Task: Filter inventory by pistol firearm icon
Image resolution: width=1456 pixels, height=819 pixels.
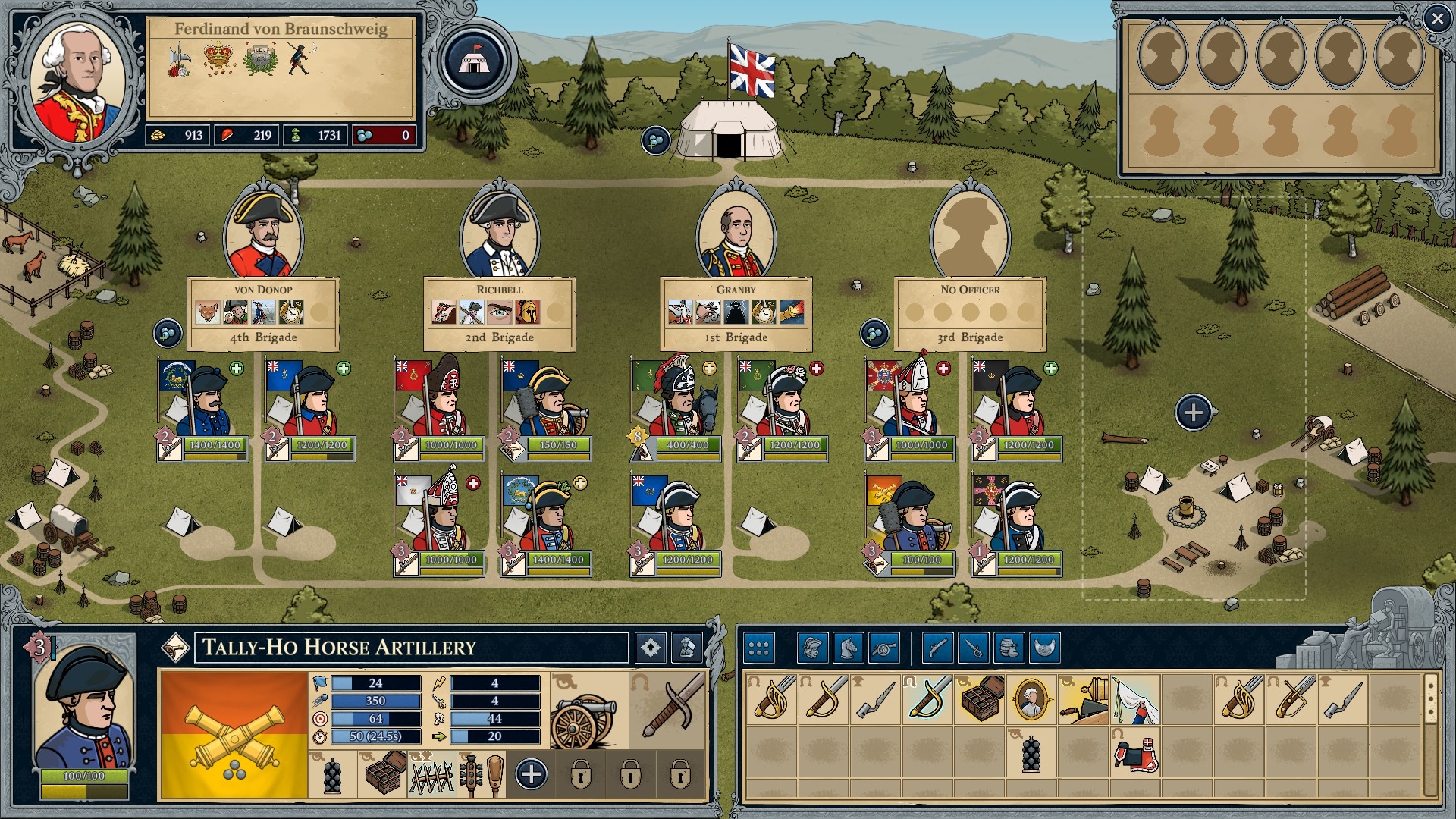Action: pos(937,648)
